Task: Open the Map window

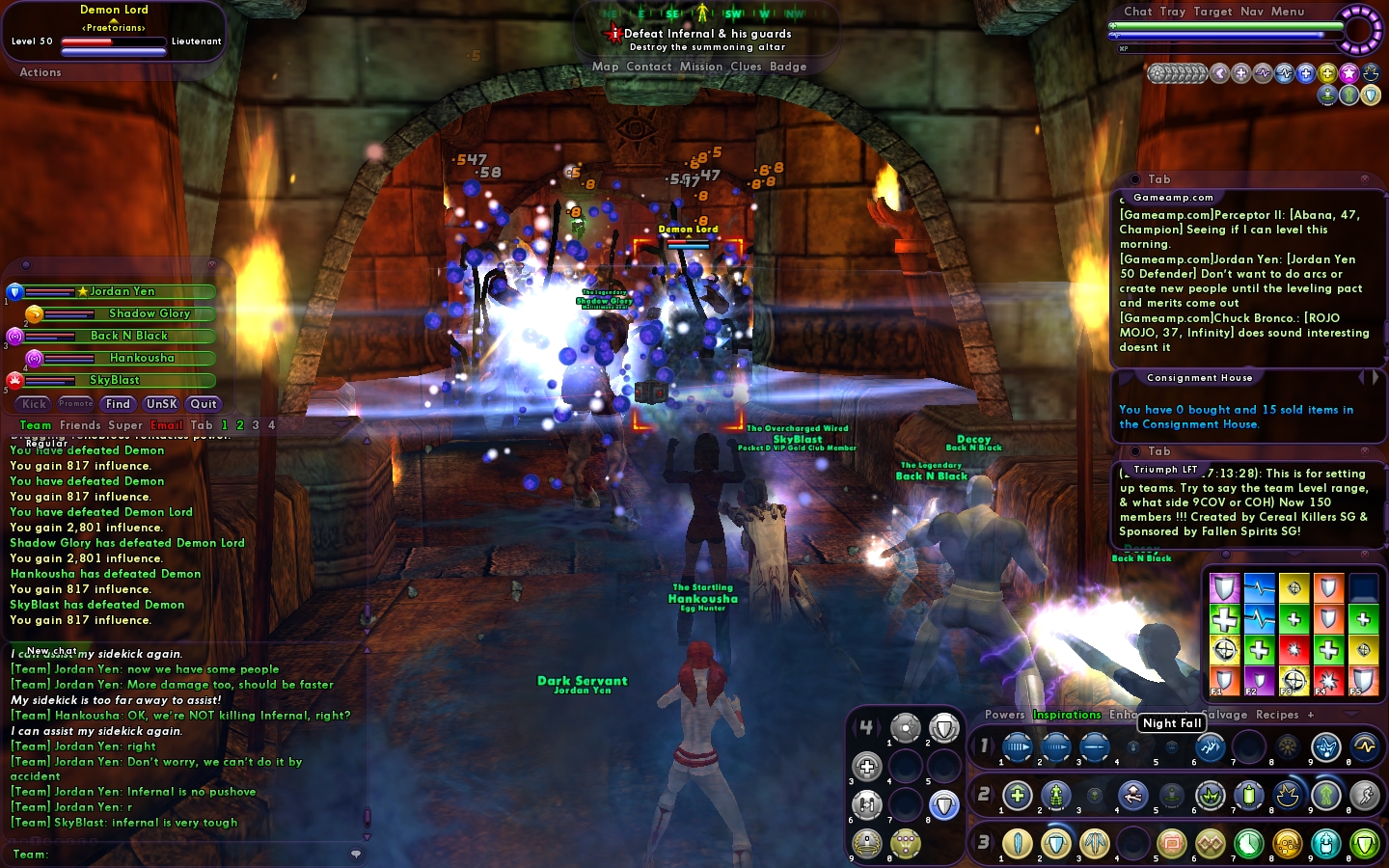Action: (x=605, y=67)
